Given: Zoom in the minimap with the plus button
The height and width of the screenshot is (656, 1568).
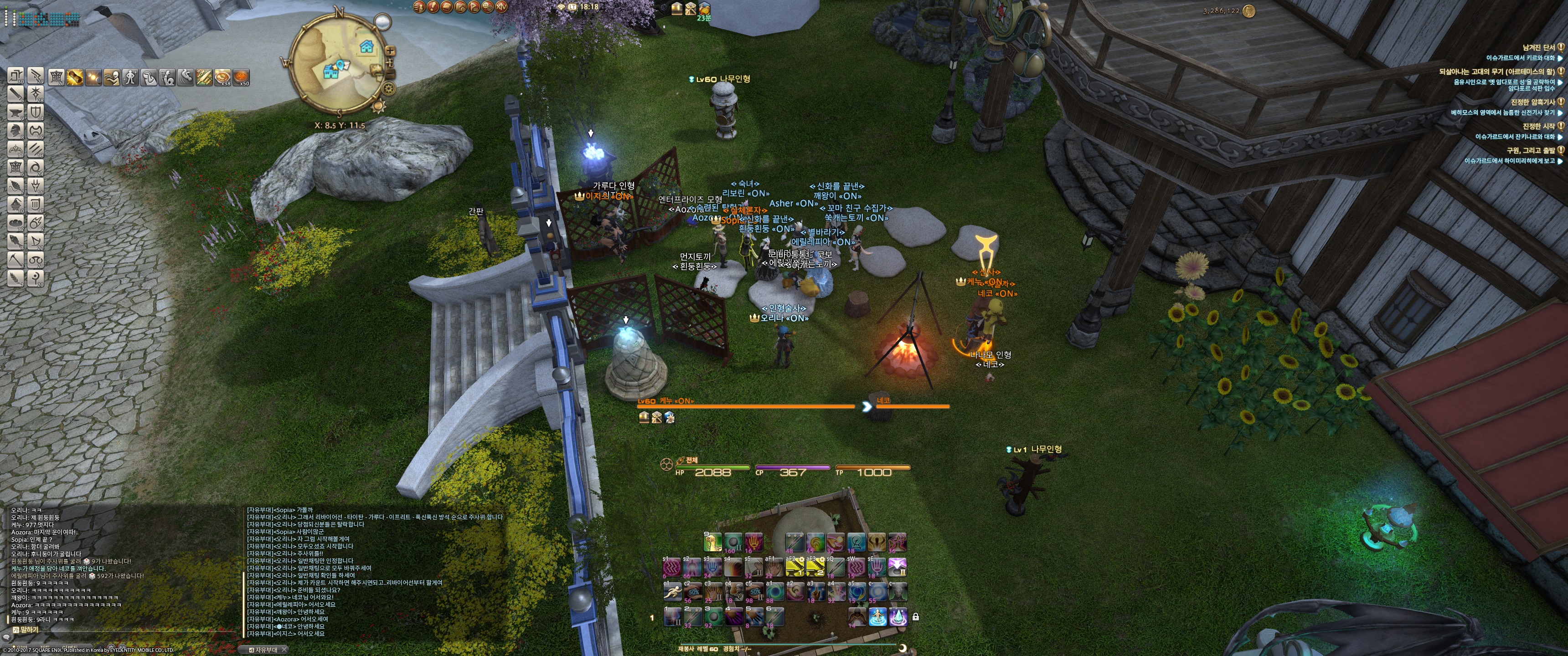Looking at the screenshot, I should 390,51.
